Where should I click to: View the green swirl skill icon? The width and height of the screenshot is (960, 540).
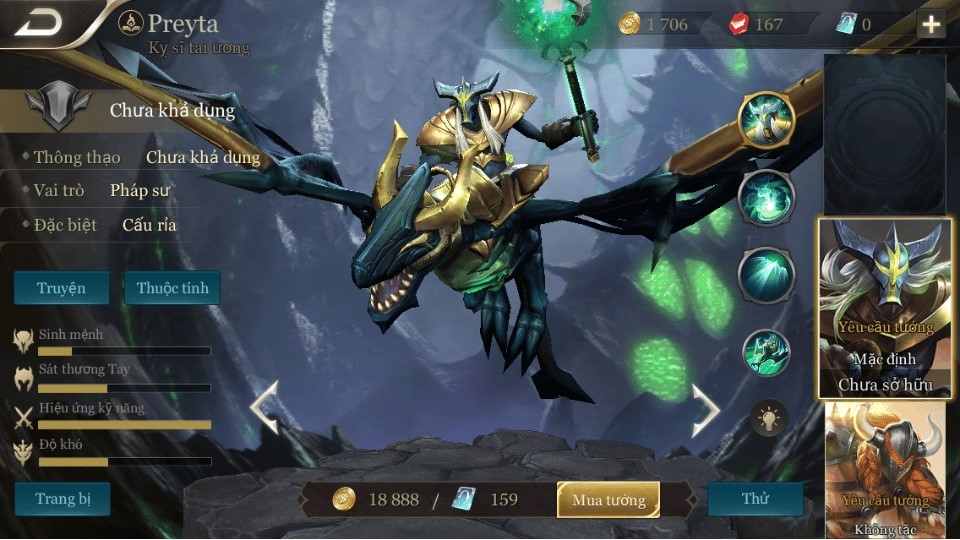coord(766,197)
